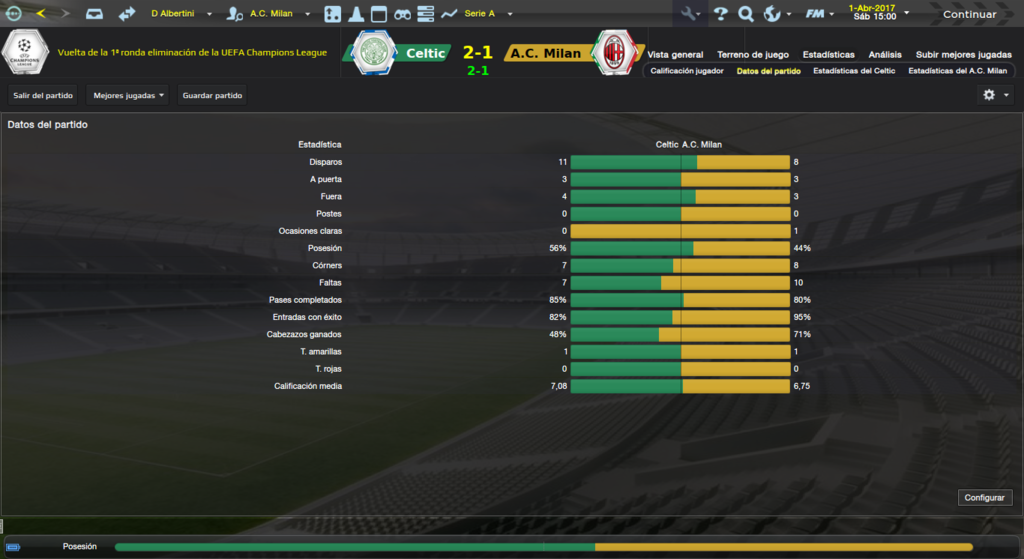Click the Continuar button
The width and height of the screenshot is (1024, 559).
click(x=969, y=14)
